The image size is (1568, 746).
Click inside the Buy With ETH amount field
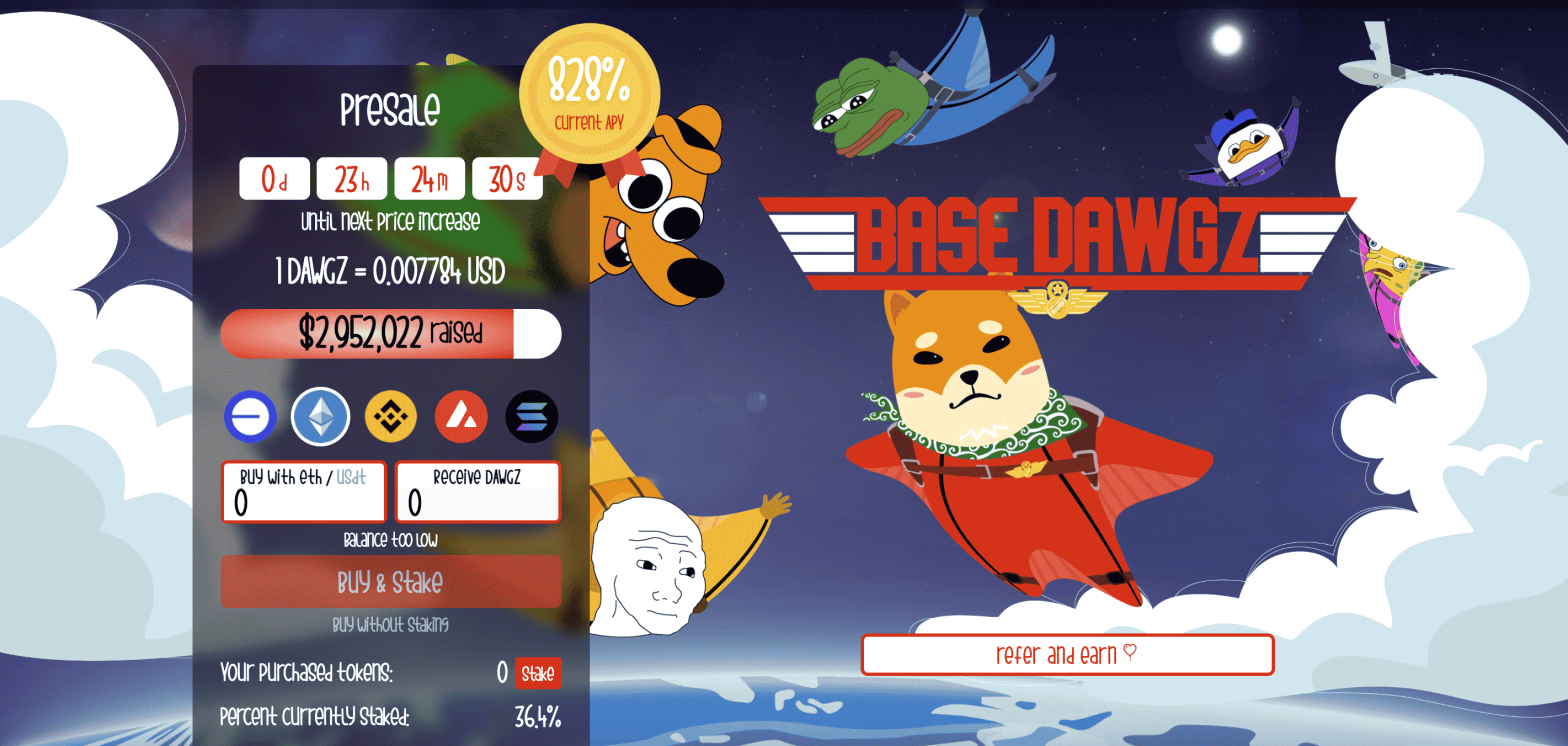click(x=303, y=499)
